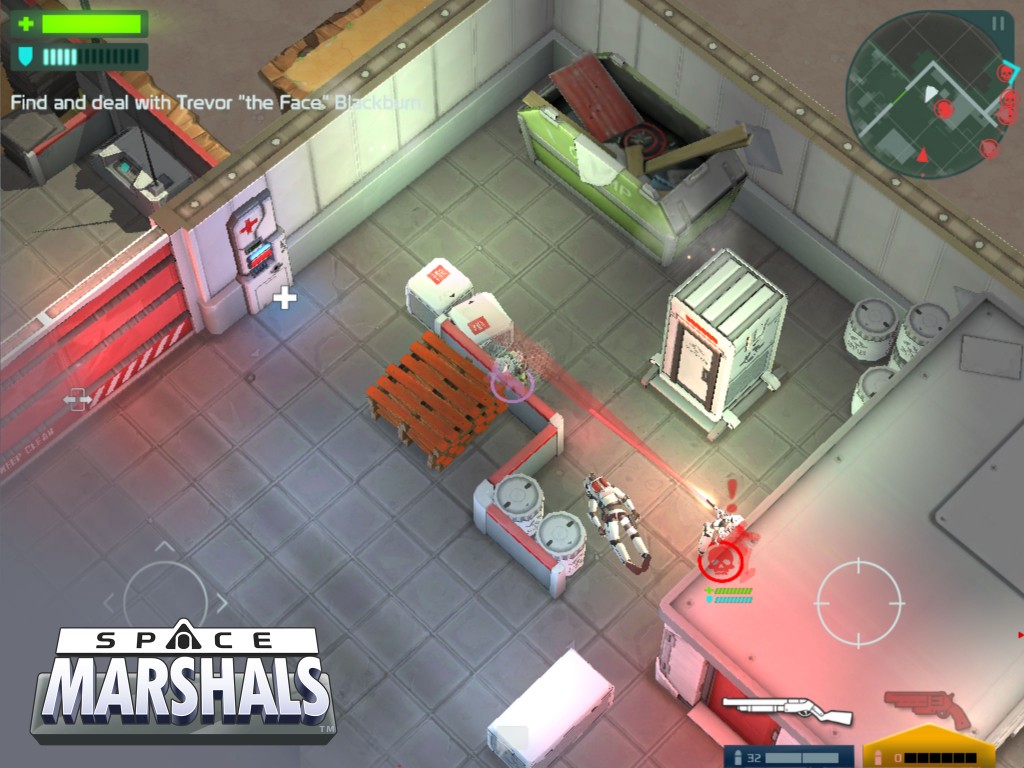Switch to the red revolver weapon
Viewport: 1024px width, 768px height.
point(926,706)
